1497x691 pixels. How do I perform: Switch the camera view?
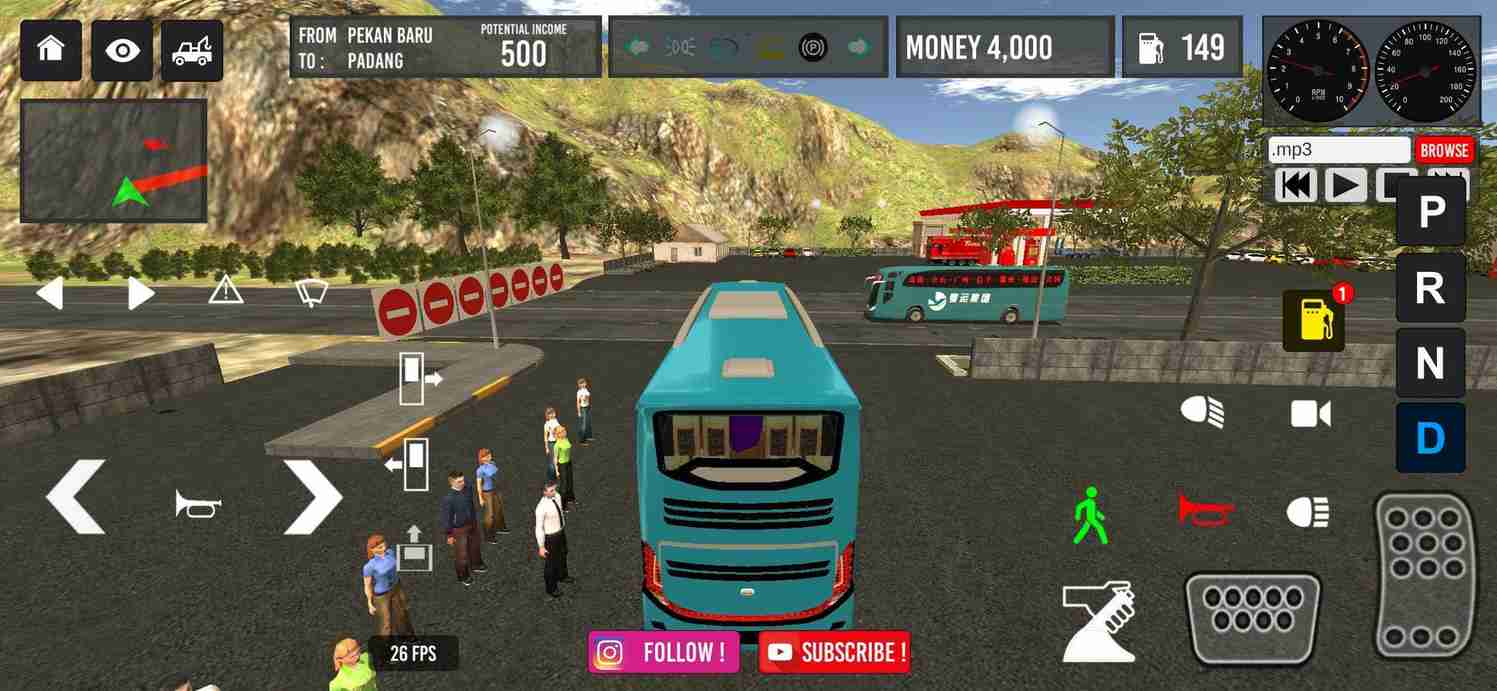1310,414
